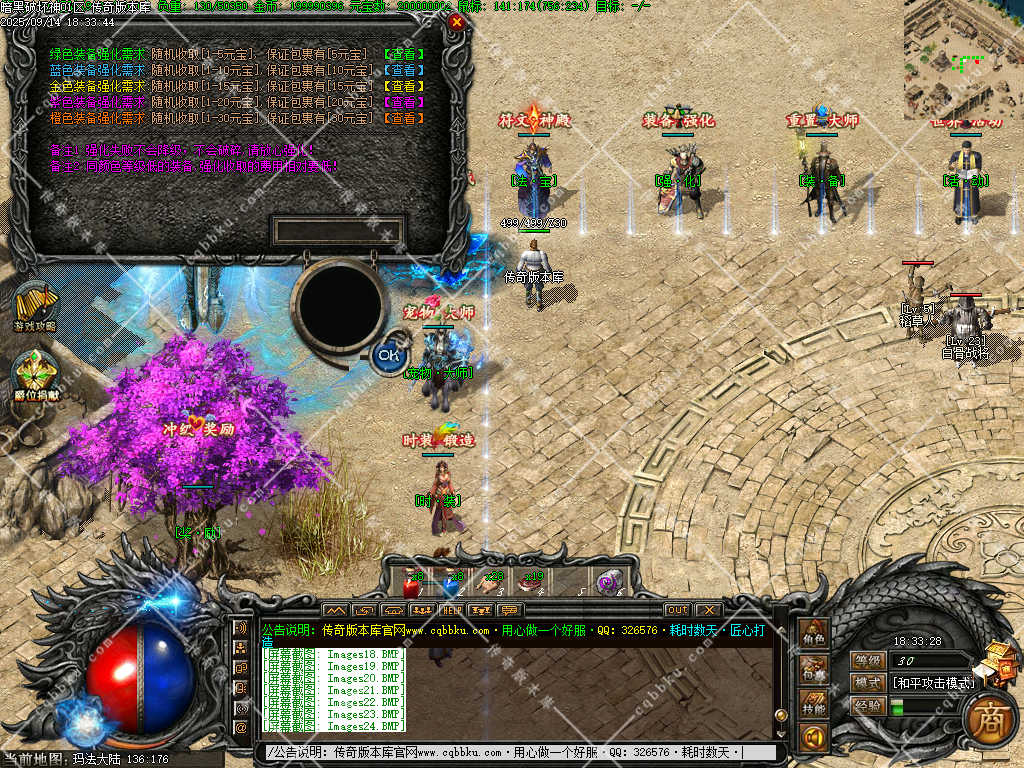
Task: Click the OUT button above chat
Action: pyautogui.click(x=677, y=610)
